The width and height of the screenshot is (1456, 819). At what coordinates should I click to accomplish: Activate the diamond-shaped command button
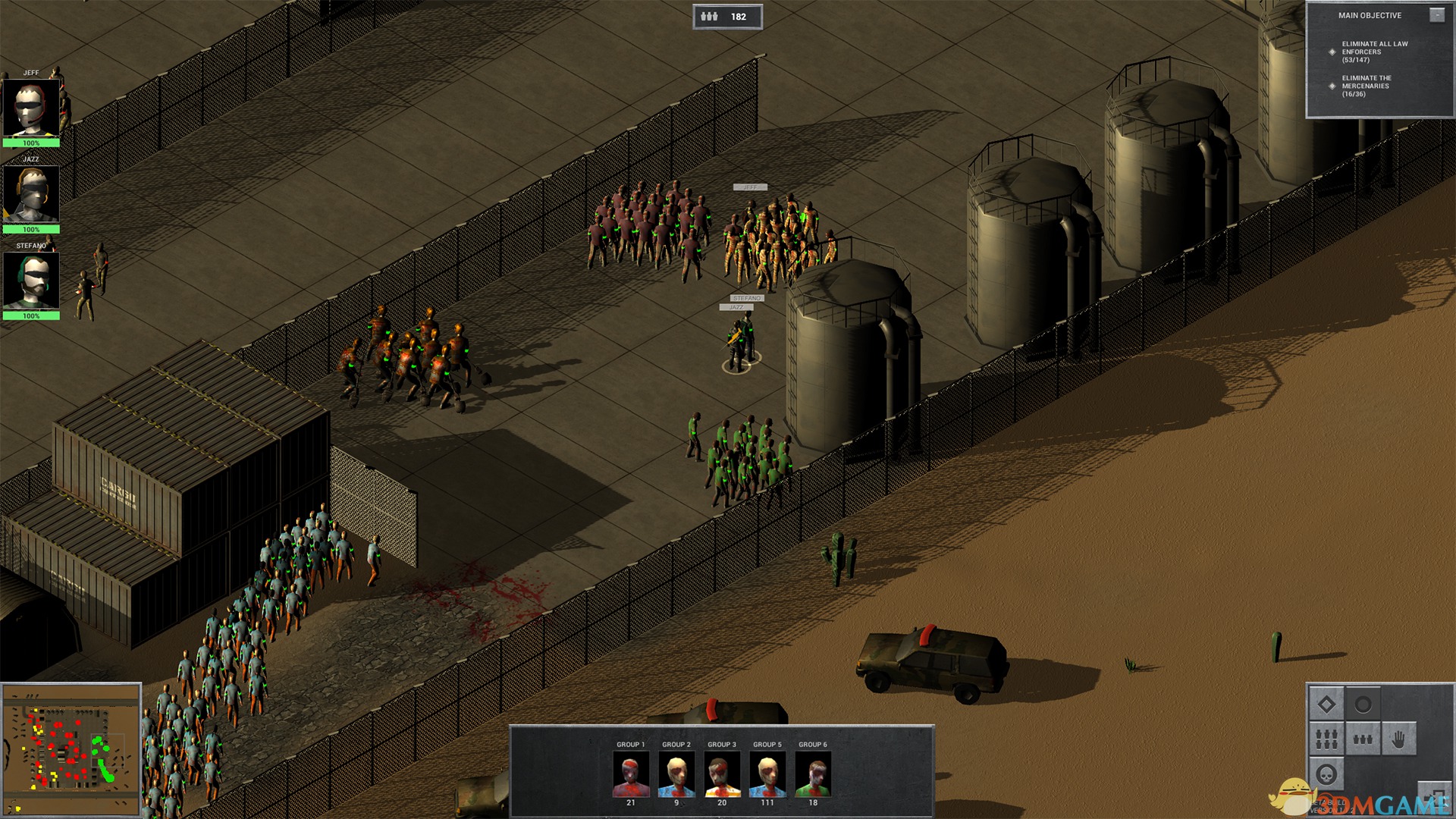(x=1326, y=704)
